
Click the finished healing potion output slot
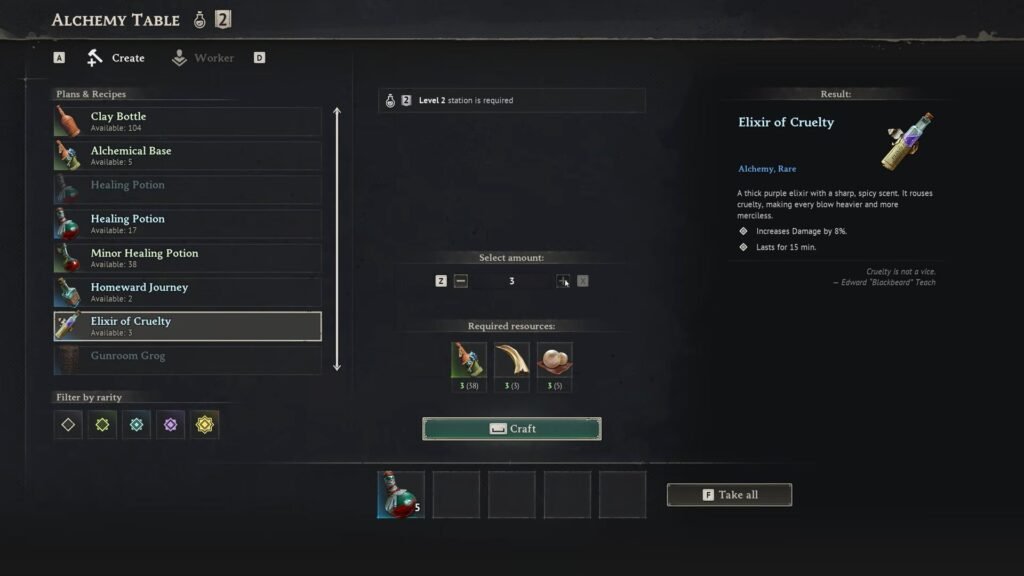[x=401, y=495]
